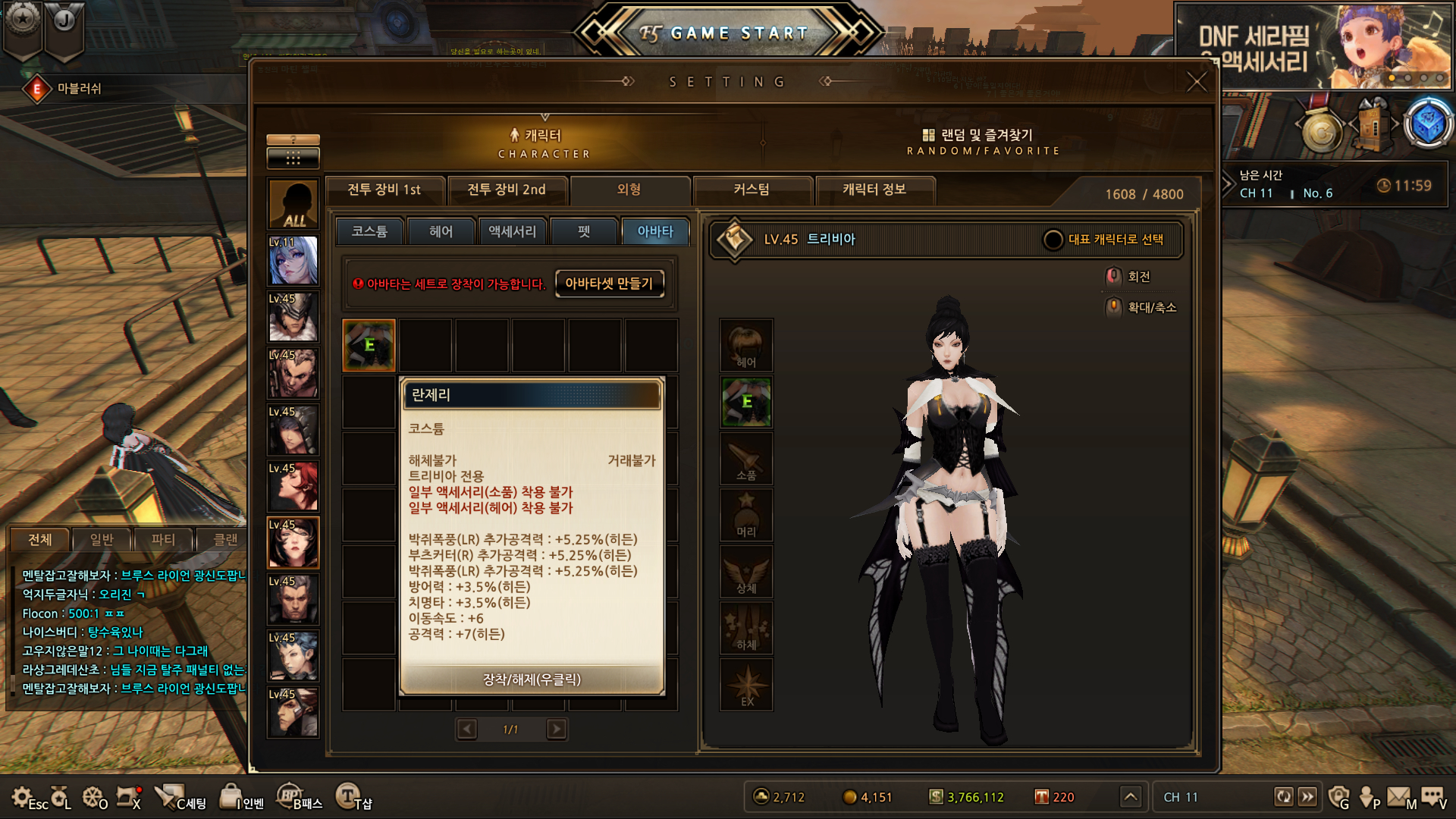This screenshot has height=819, width=1456.
Task: Close the Setting window
Action: coord(1196,82)
